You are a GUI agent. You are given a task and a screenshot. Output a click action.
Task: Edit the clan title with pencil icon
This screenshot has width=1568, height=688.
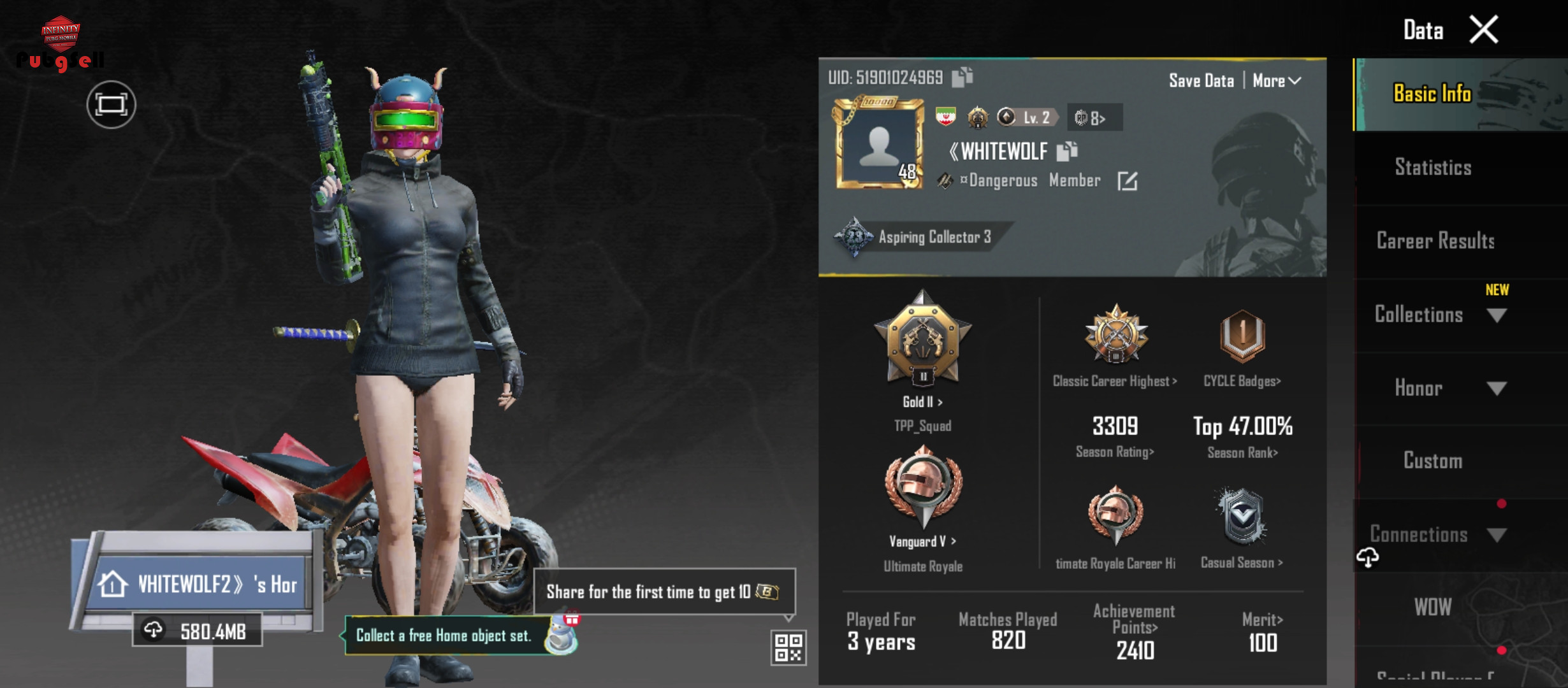1127,181
